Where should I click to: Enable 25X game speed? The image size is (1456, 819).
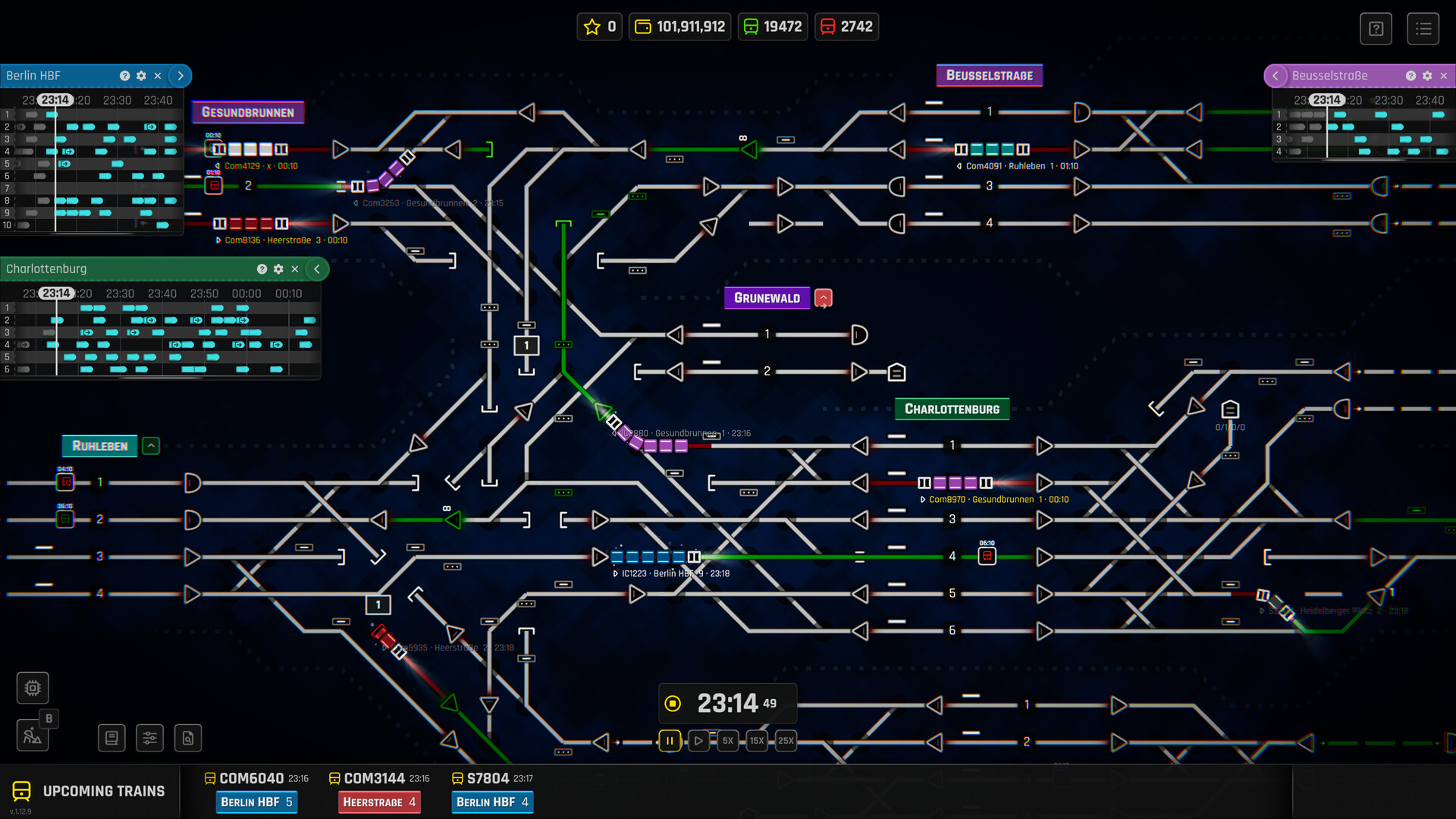[x=786, y=741]
